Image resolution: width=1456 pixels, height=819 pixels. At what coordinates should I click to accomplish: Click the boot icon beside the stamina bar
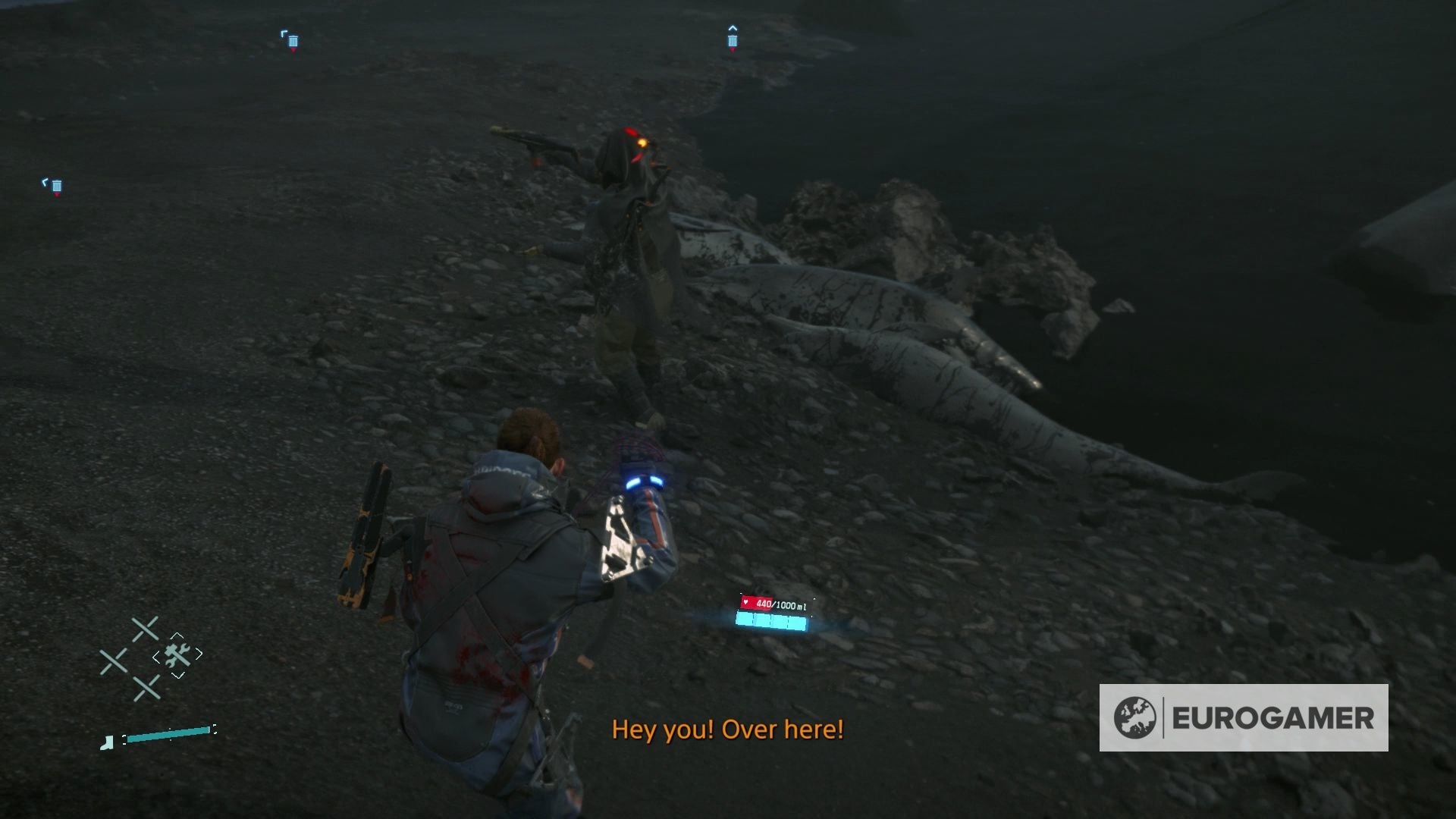106,742
